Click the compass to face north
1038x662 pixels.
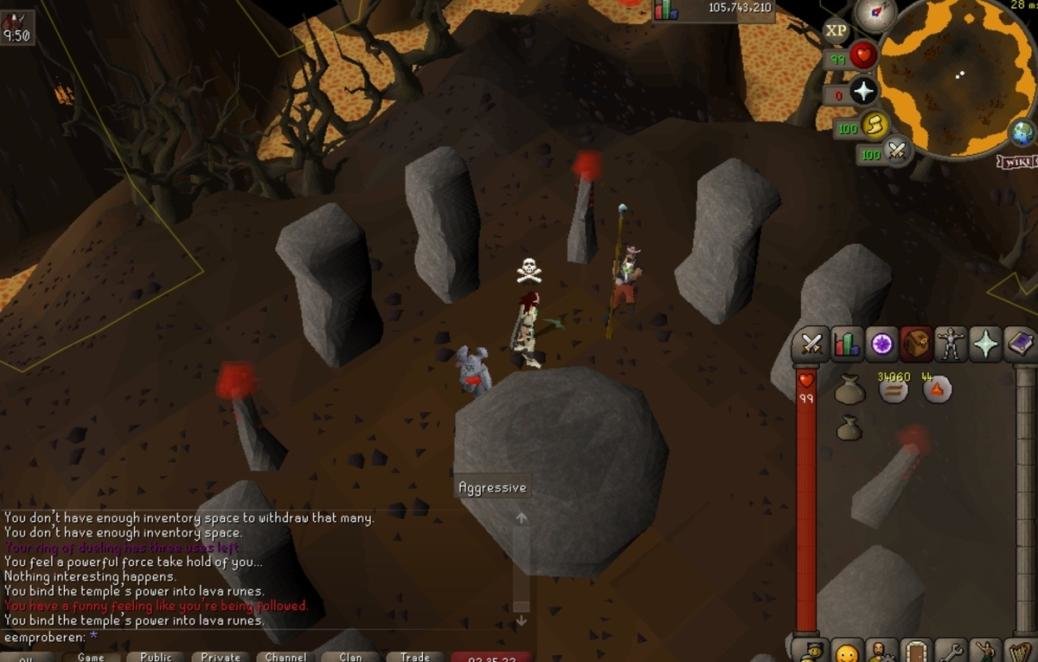coord(875,14)
